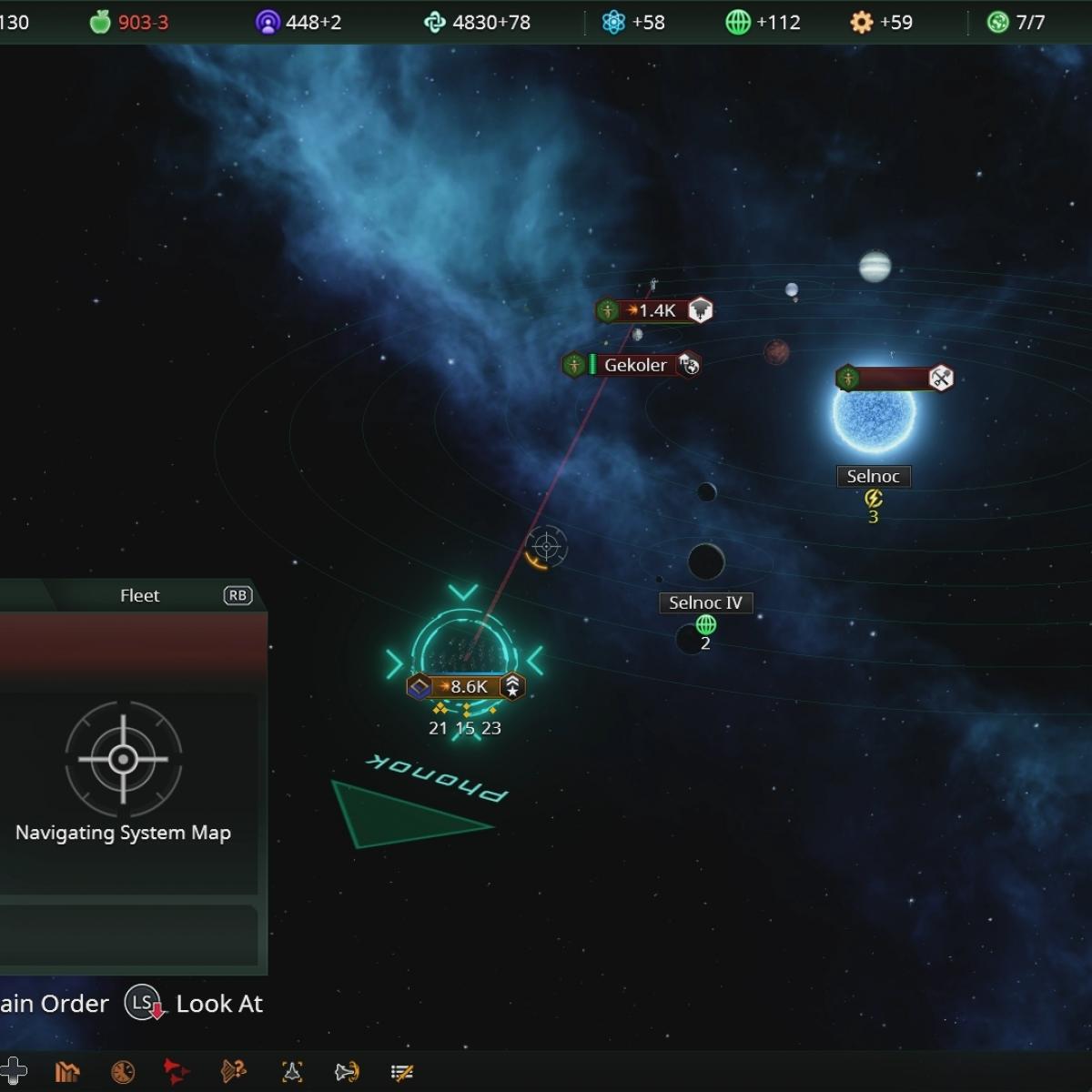This screenshot has width=1092, height=1092.
Task: Click the food resource apple icon
Action: (x=99, y=22)
